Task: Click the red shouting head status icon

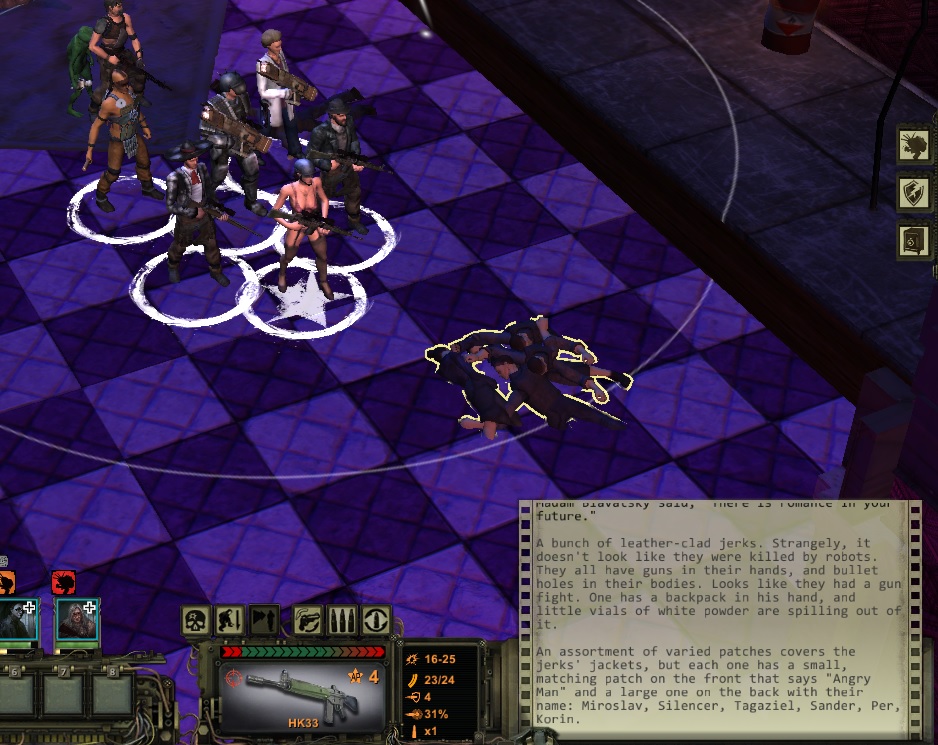Action: pos(62,581)
